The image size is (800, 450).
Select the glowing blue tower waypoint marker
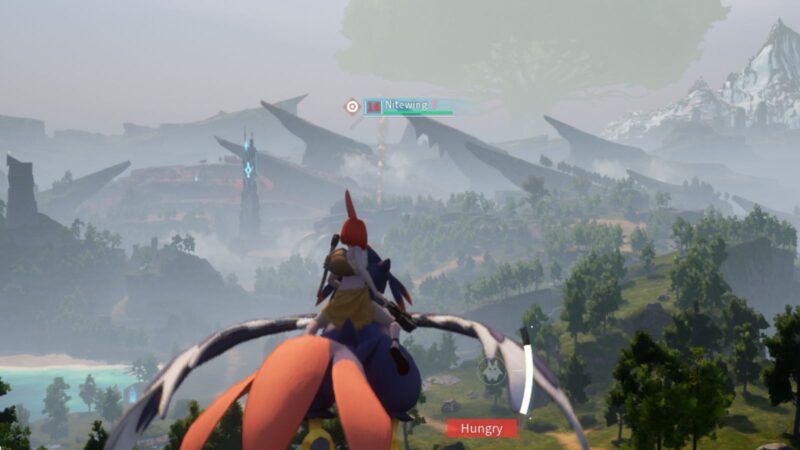point(248,170)
